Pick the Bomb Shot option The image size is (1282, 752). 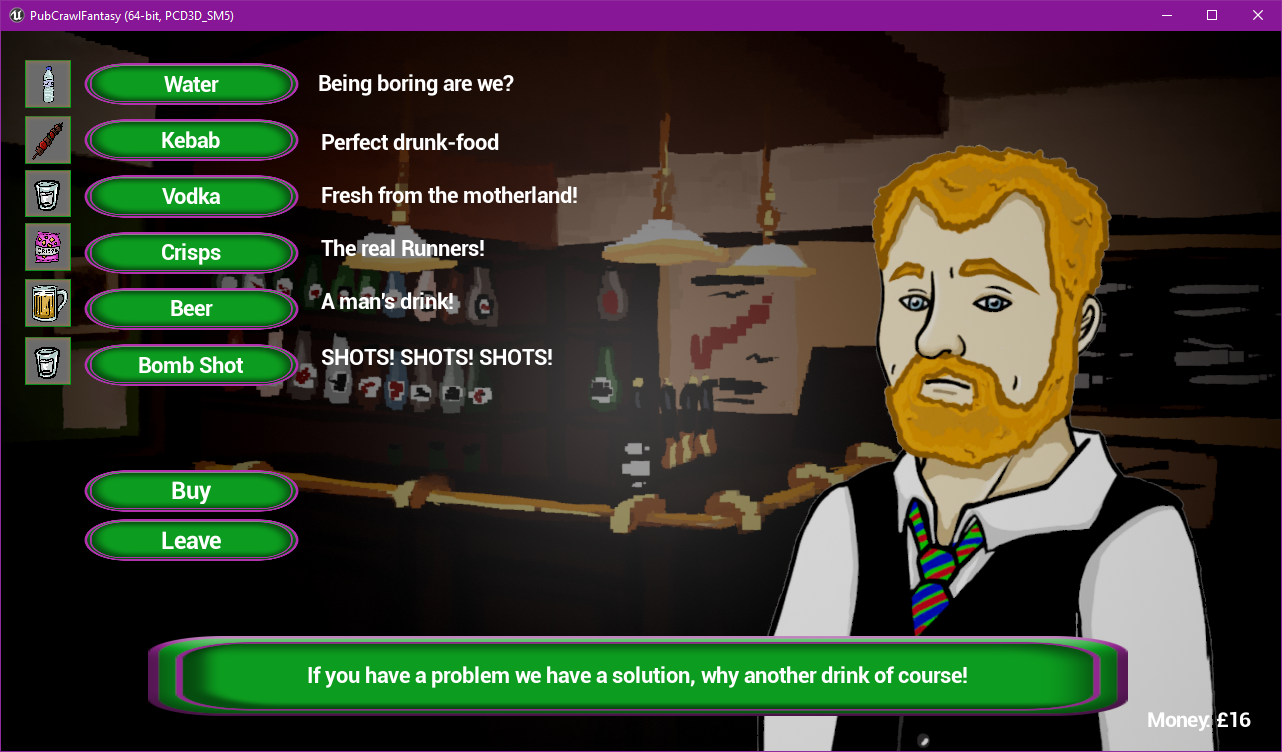coord(191,365)
